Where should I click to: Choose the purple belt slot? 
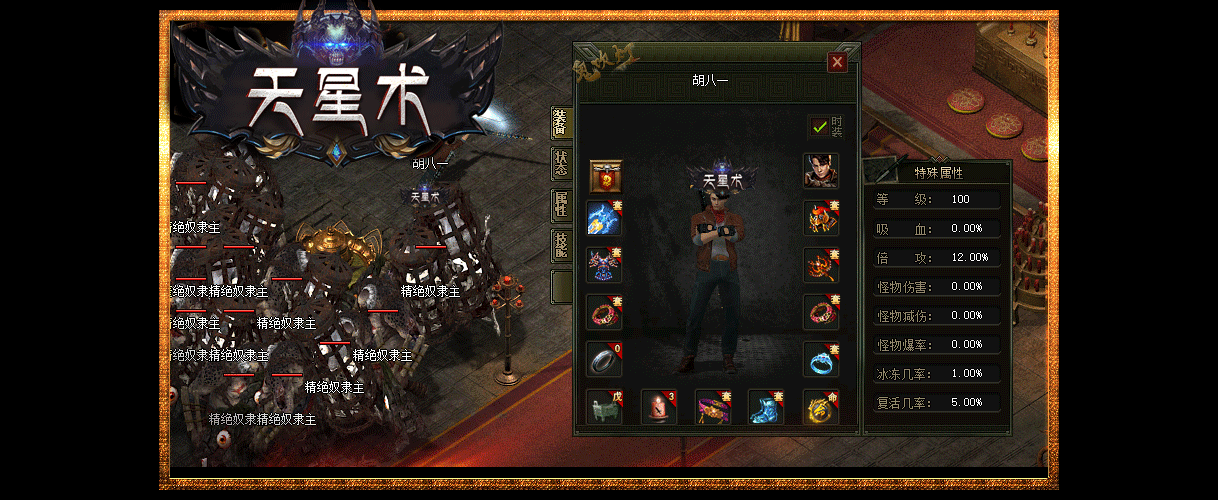tap(713, 407)
